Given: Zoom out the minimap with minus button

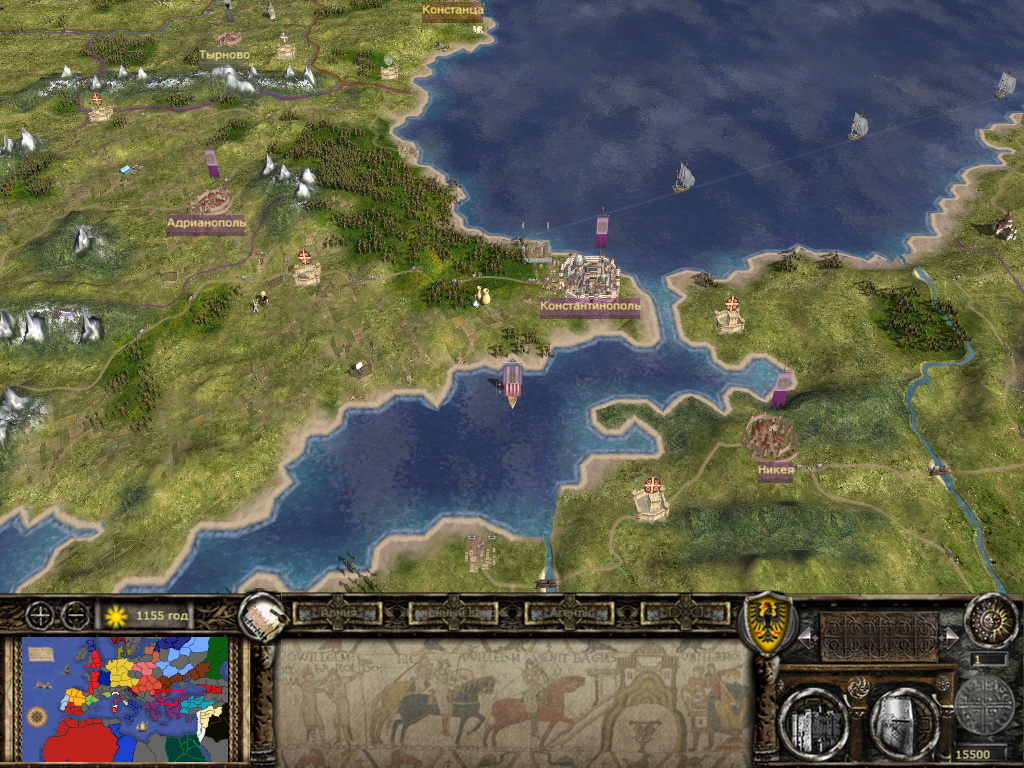Looking at the screenshot, I should tap(75, 615).
